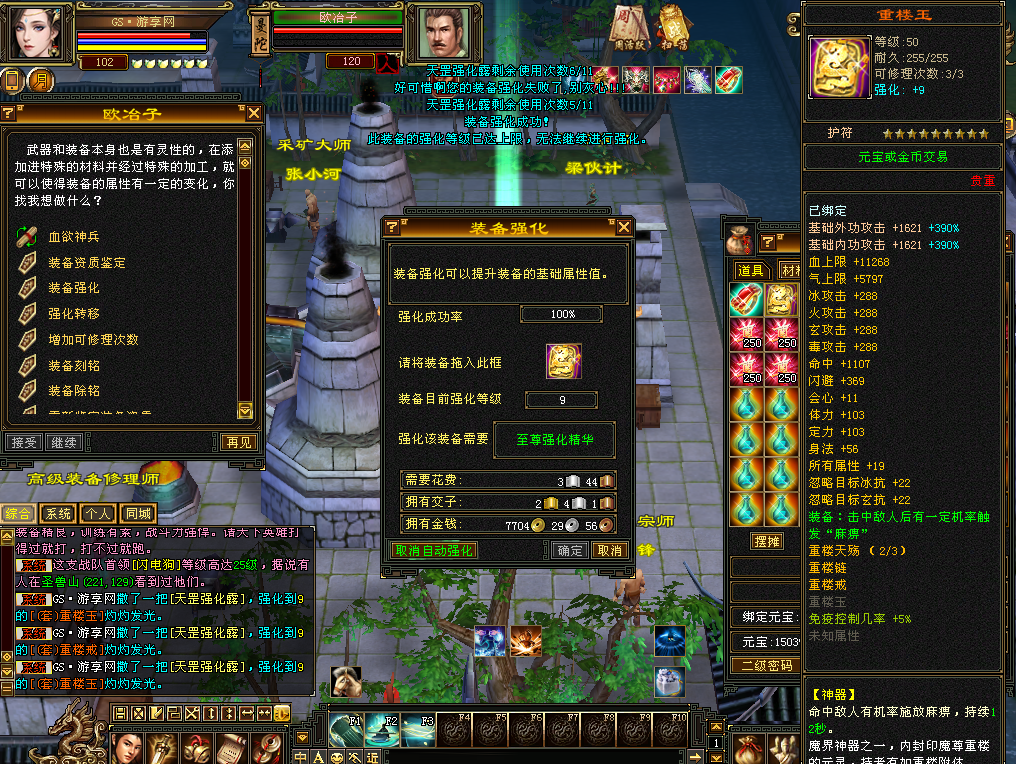
Task: Select the 装备刻铭 option
Action: pos(74,366)
